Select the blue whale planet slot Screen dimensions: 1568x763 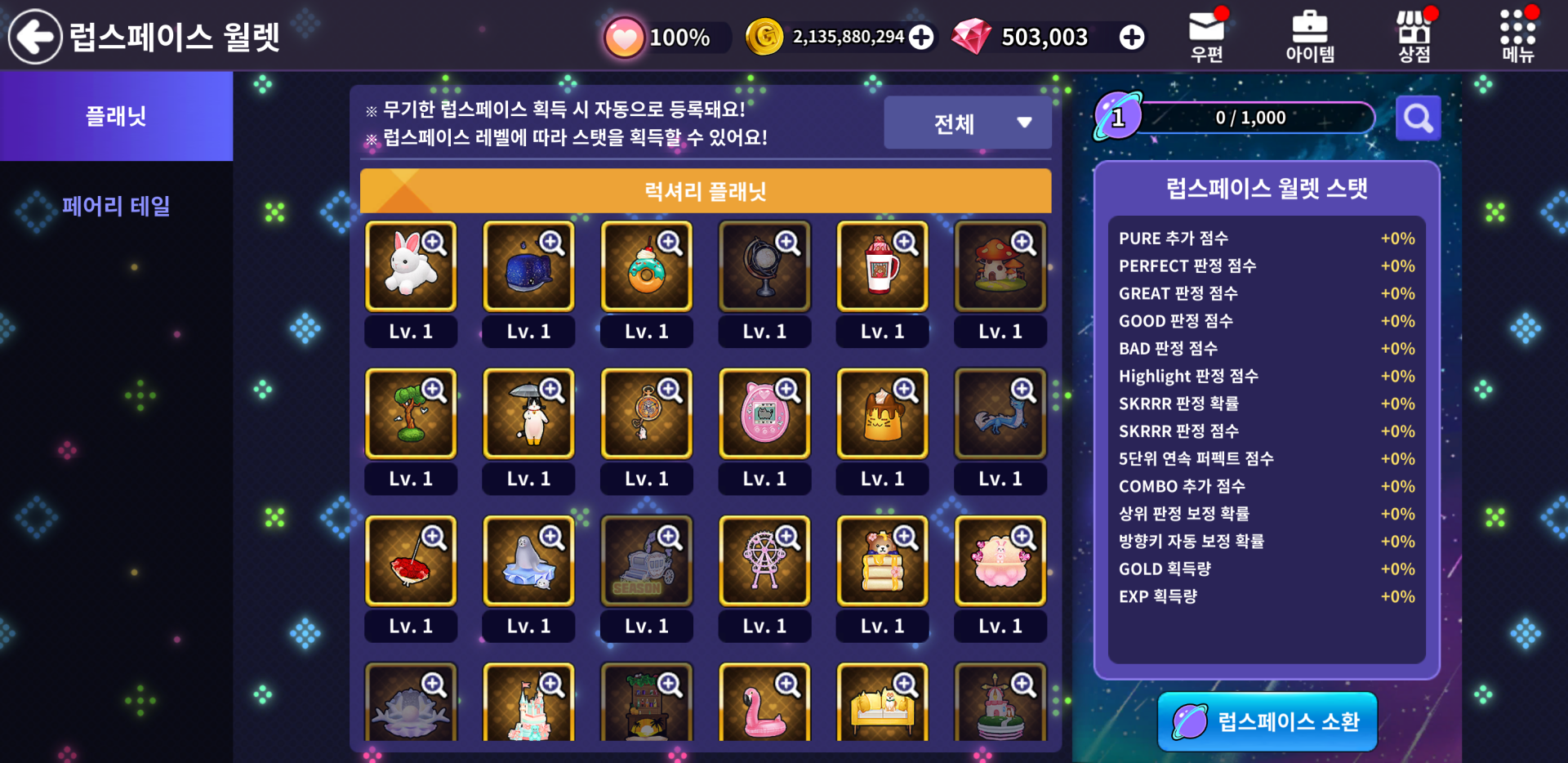click(528, 266)
